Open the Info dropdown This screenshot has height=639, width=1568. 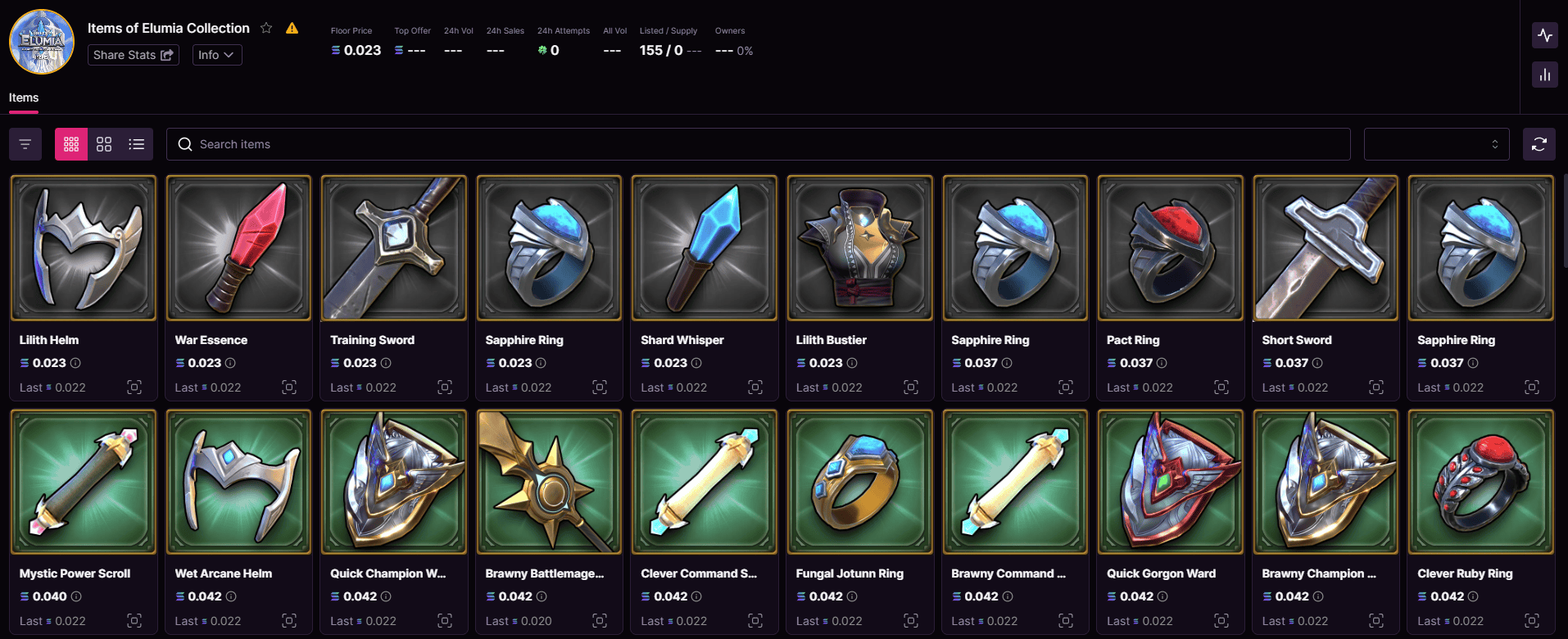(216, 55)
